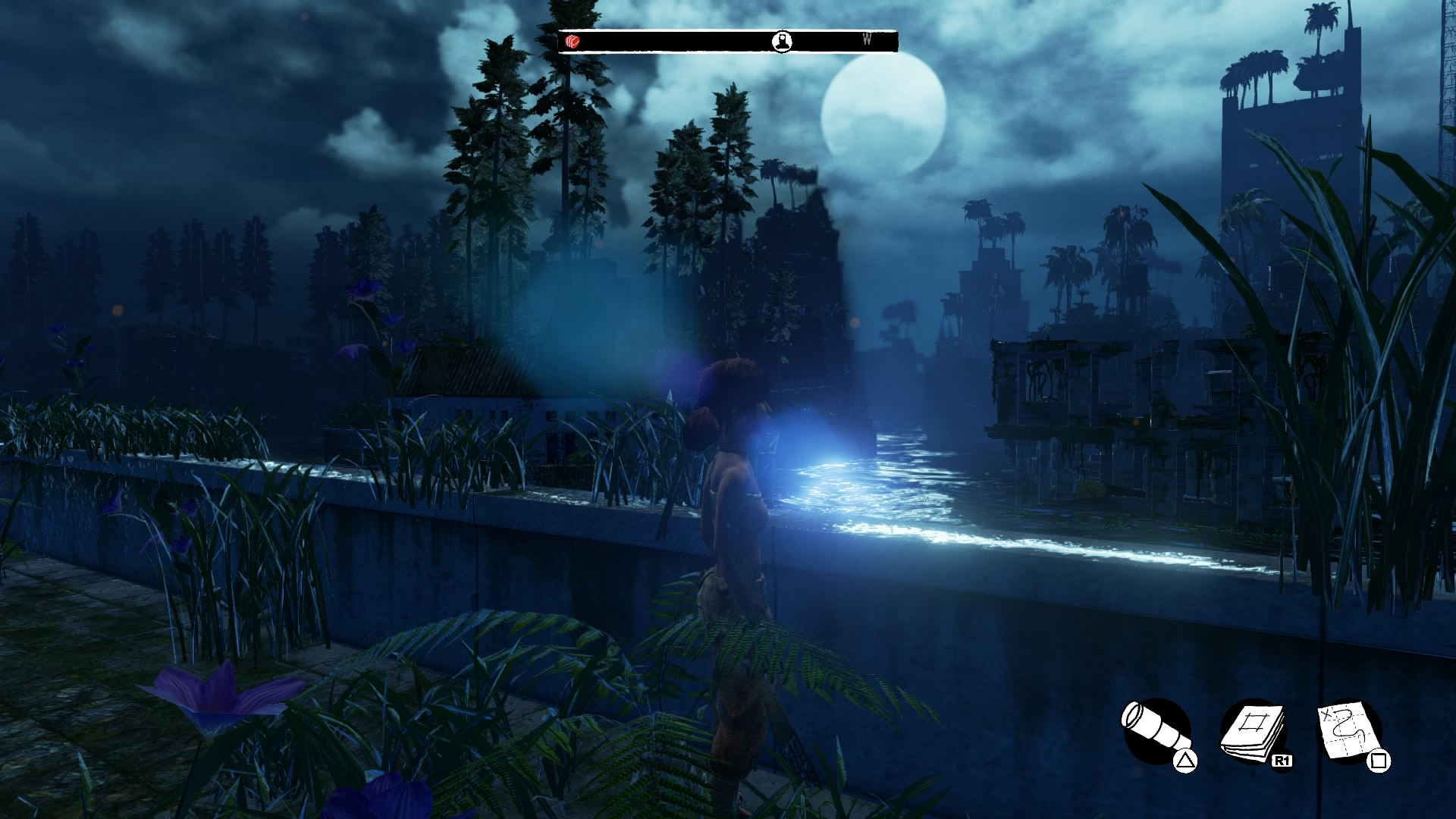The height and width of the screenshot is (819, 1456).
Task: Open the journal notebook icon
Action: point(1252,732)
